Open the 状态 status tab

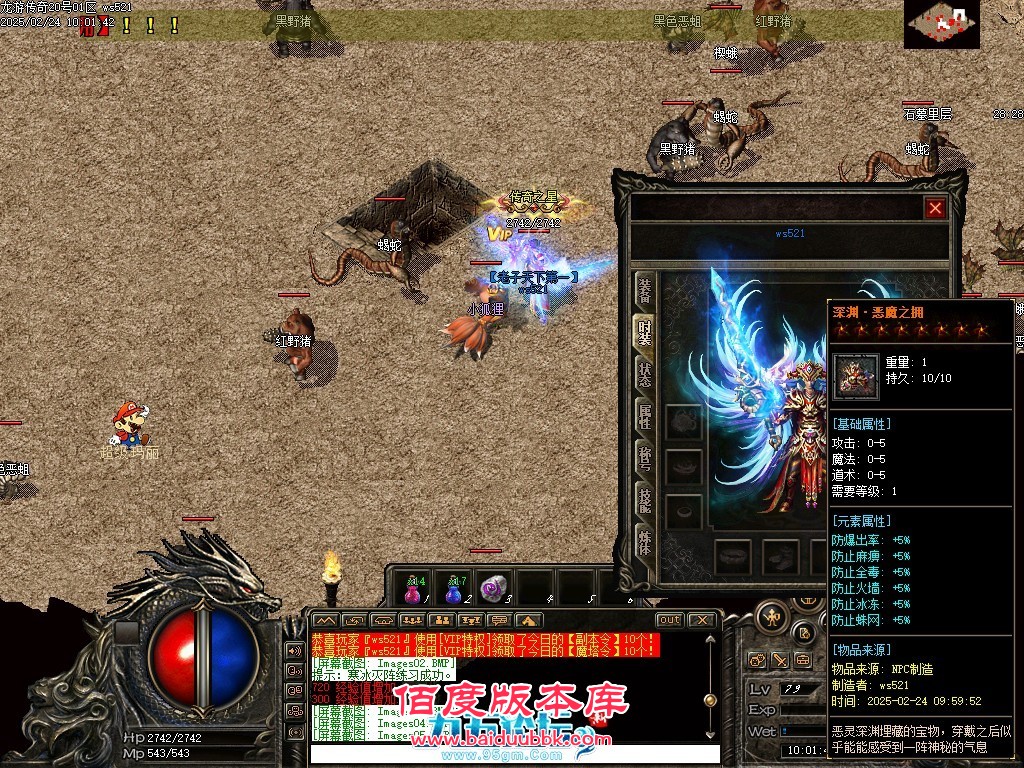click(646, 375)
